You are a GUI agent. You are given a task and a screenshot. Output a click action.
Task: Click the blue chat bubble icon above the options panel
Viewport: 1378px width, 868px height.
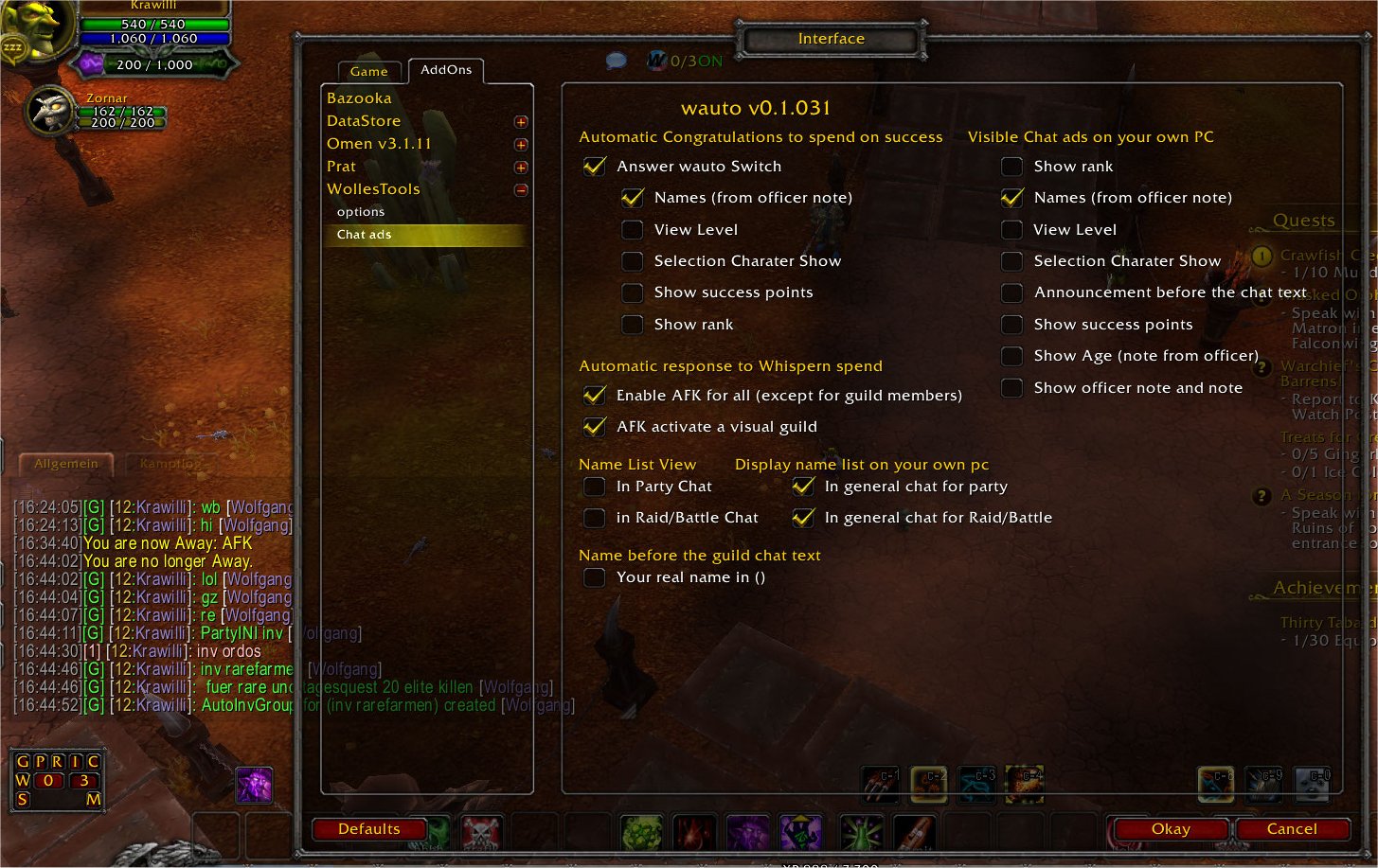(615, 59)
